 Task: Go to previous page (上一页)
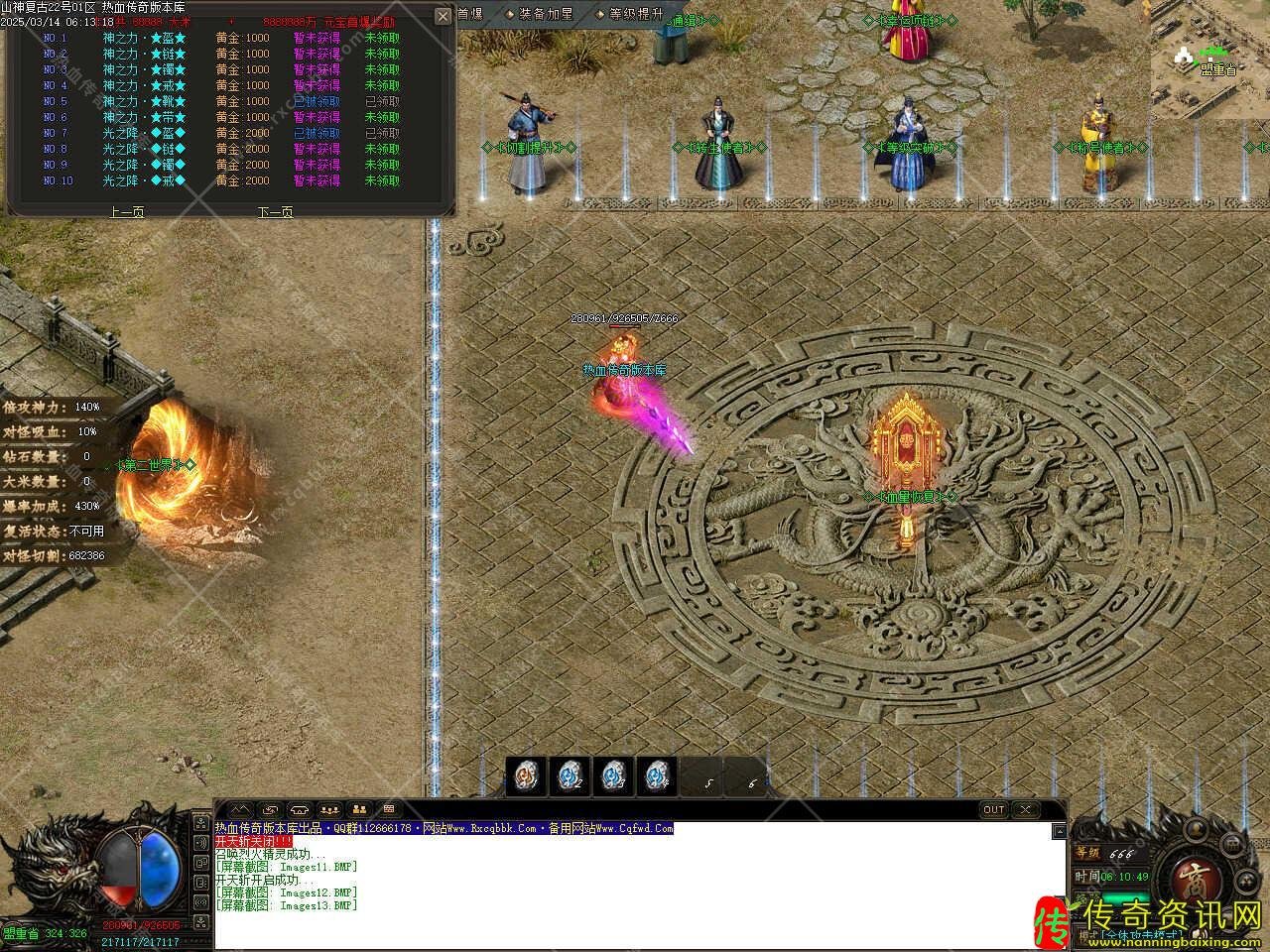coord(126,211)
